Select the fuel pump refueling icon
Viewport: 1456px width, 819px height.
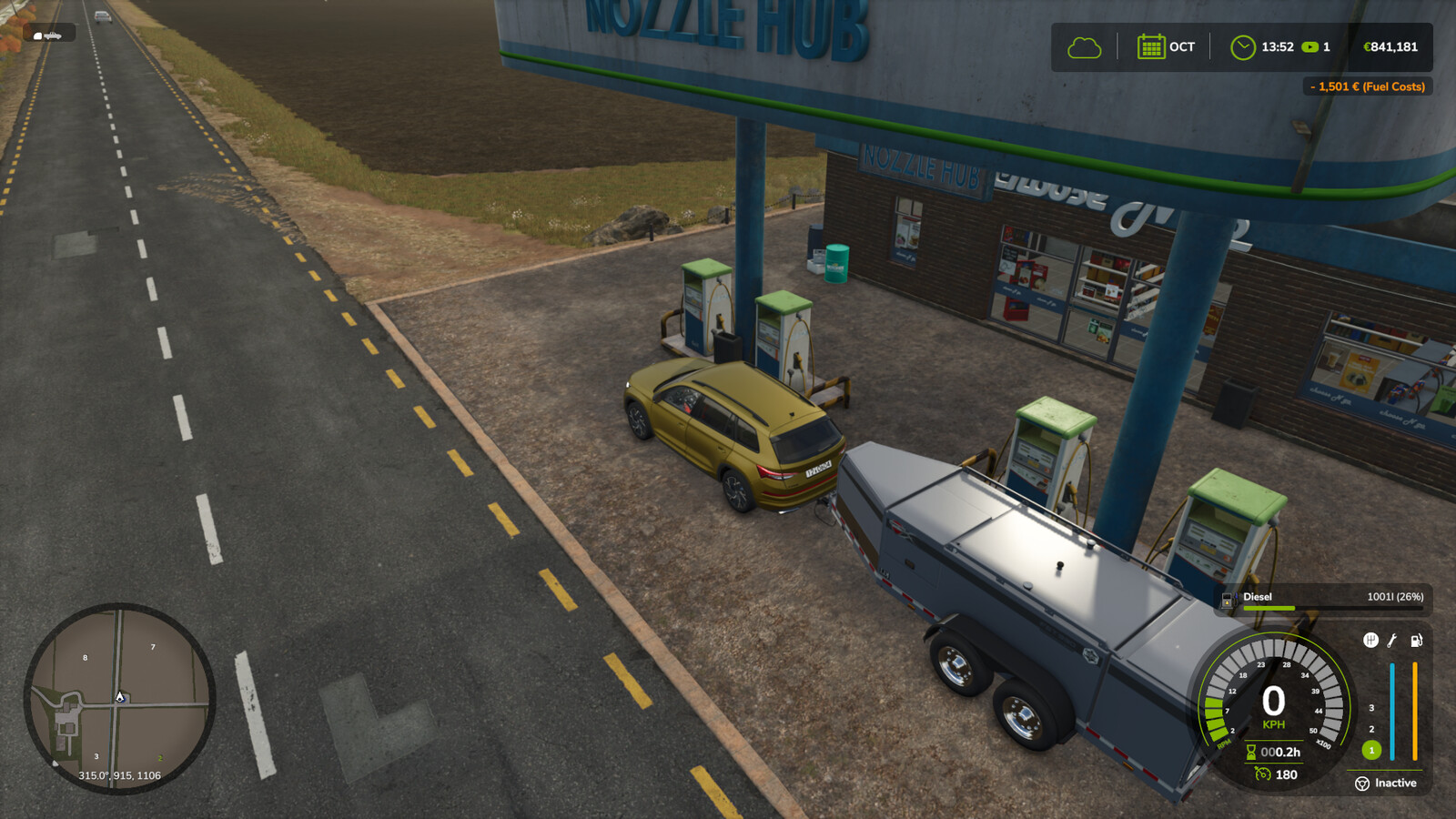click(x=1416, y=640)
